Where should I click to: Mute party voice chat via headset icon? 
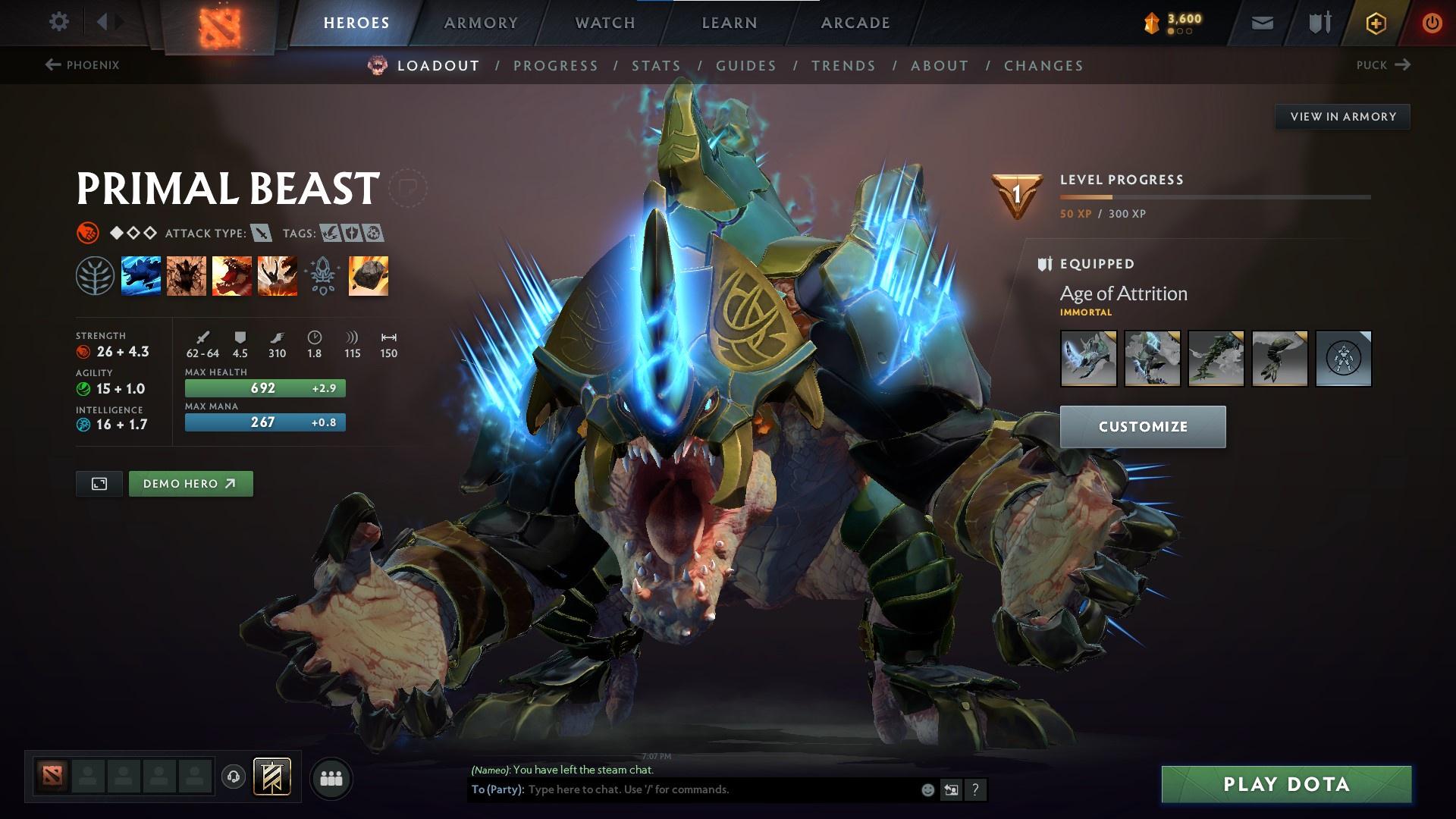[233, 777]
